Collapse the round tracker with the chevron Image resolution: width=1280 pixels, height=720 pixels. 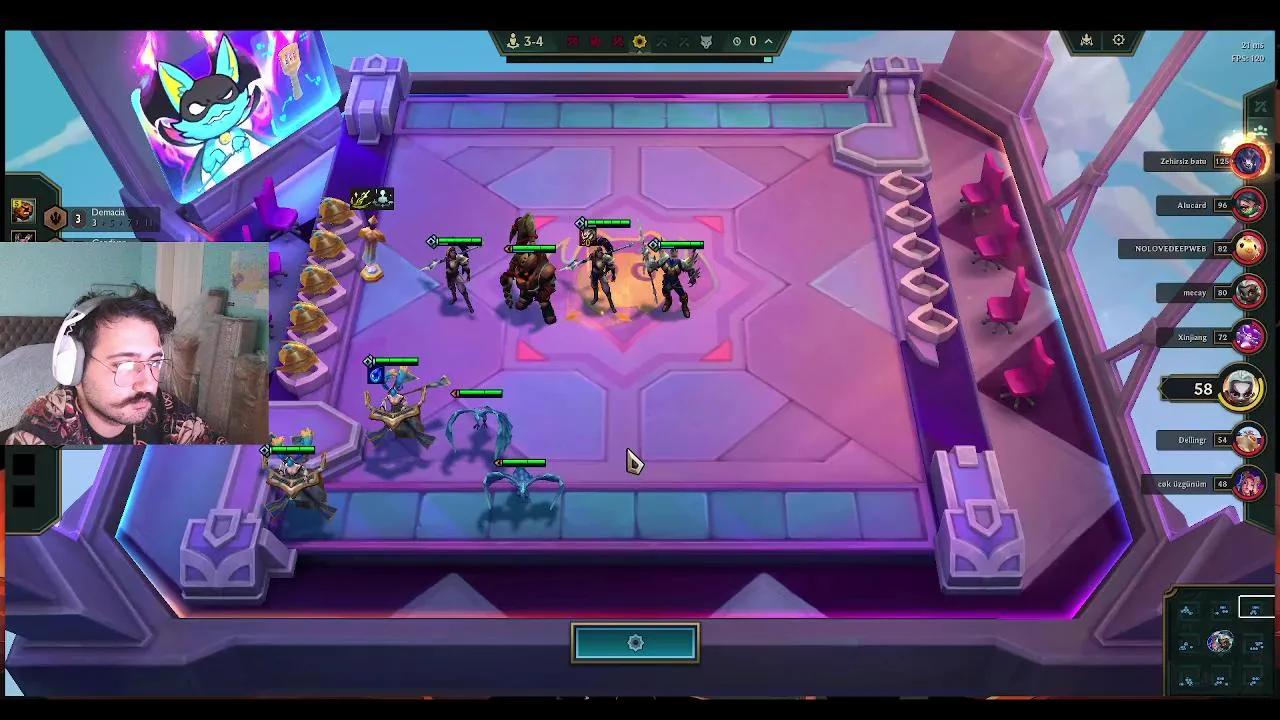click(x=768, y=41)
